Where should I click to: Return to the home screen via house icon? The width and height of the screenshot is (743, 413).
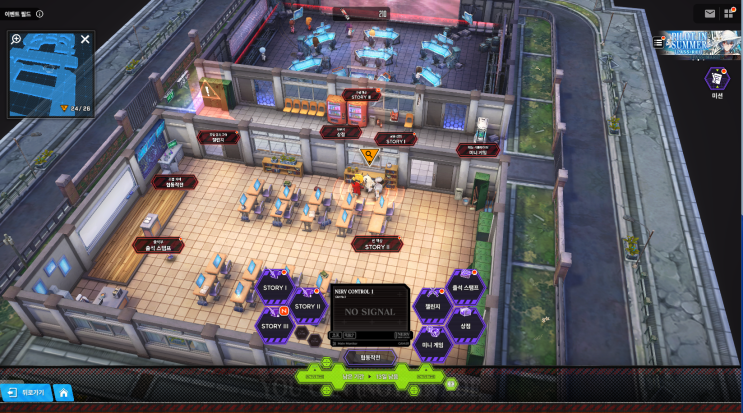62,393
